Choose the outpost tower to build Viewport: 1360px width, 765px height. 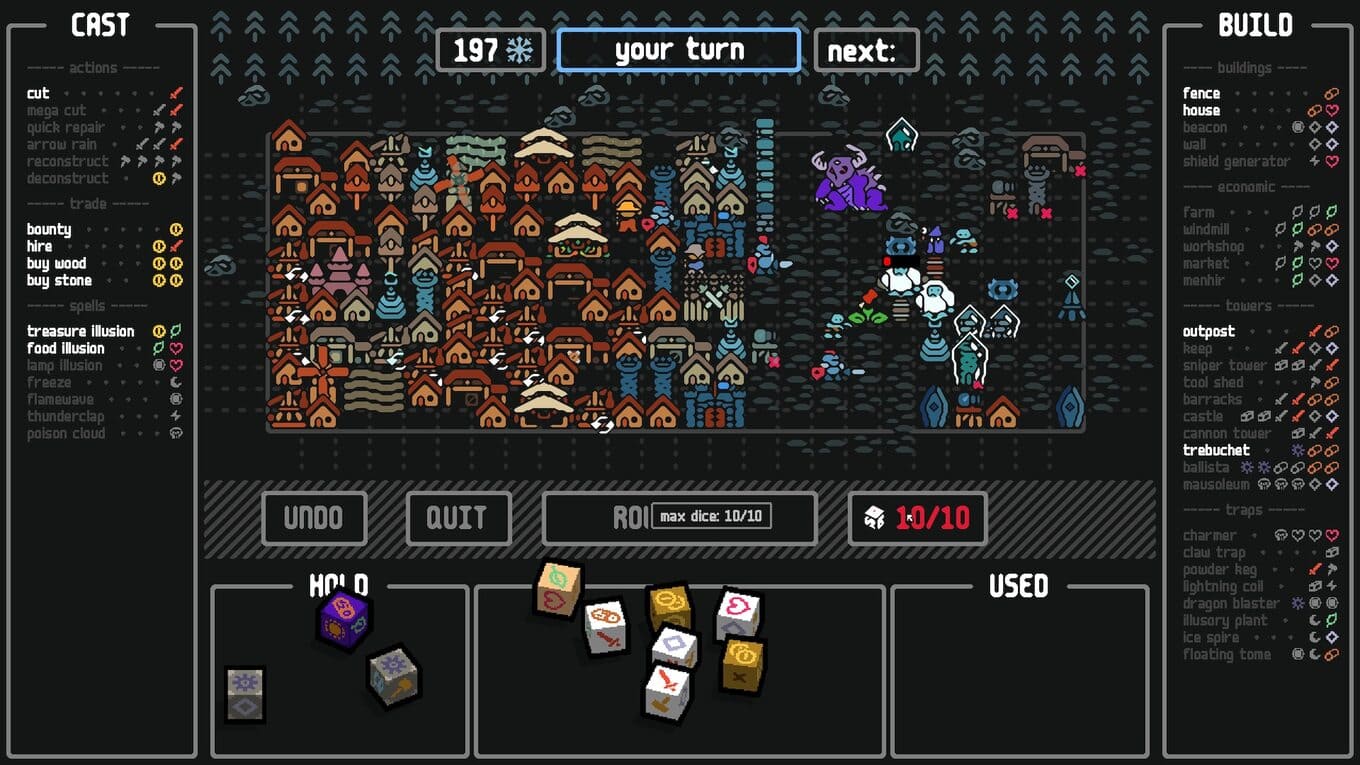1208,332
